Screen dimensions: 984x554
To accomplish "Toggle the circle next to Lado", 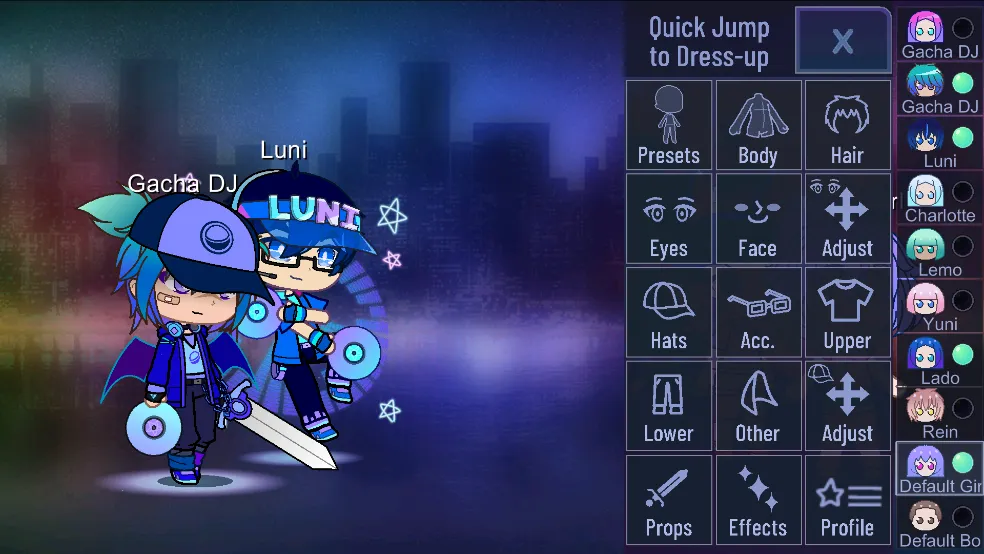I will (962, 355).
